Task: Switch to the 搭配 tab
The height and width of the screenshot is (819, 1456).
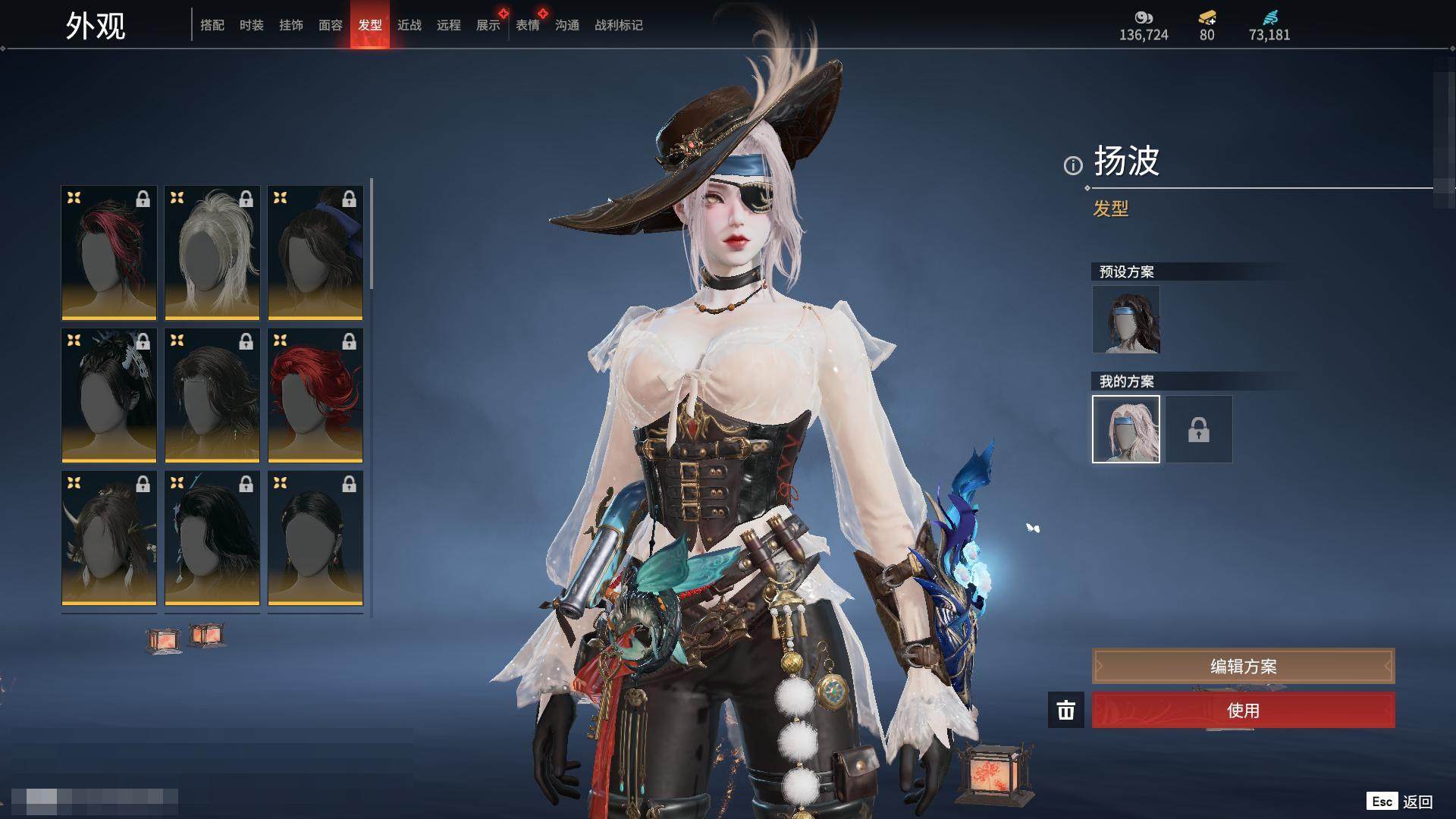Action: (x=212, y=25)
